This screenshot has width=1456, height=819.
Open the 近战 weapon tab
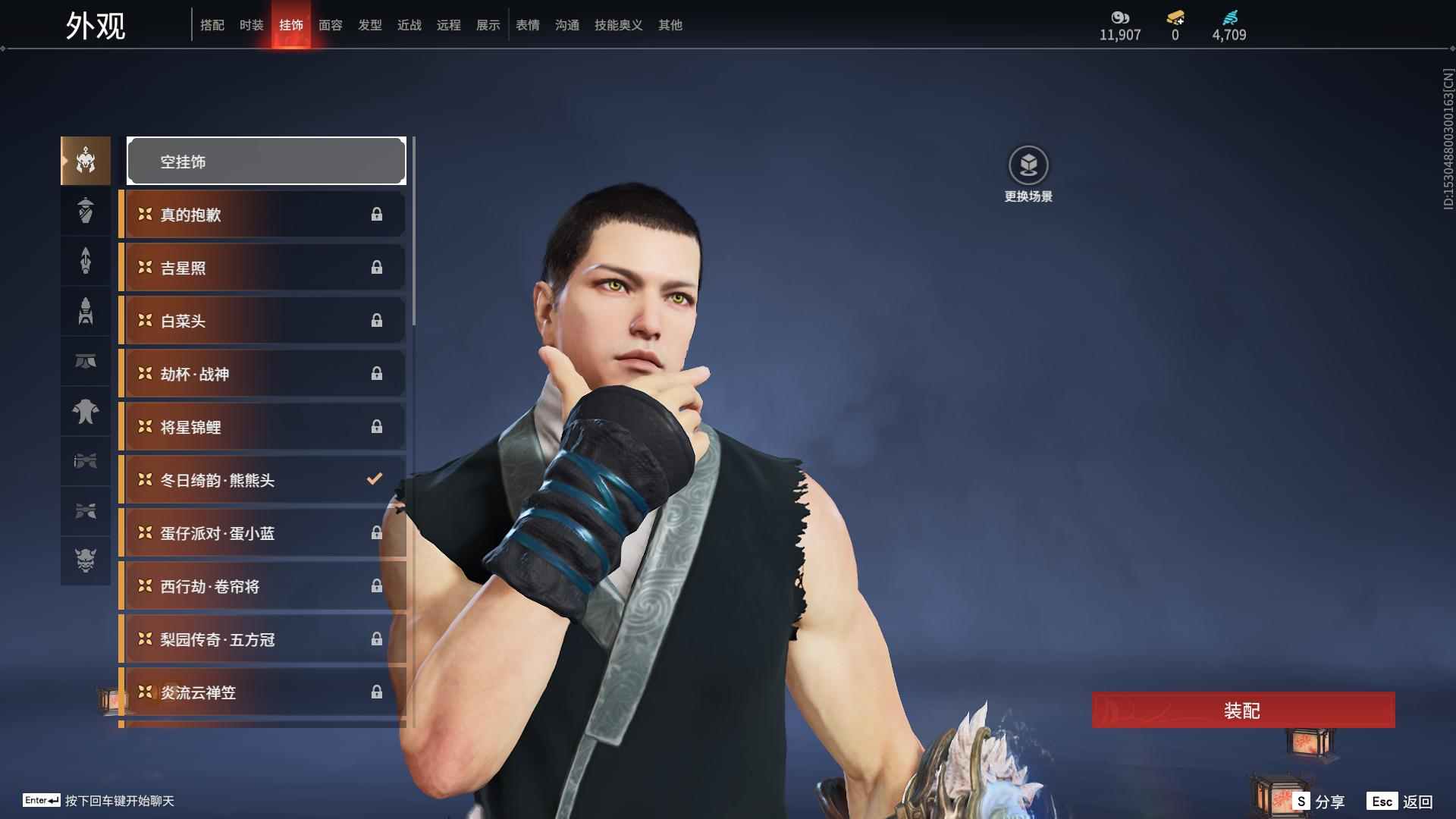pyautogui.click(x=409, y=25)
